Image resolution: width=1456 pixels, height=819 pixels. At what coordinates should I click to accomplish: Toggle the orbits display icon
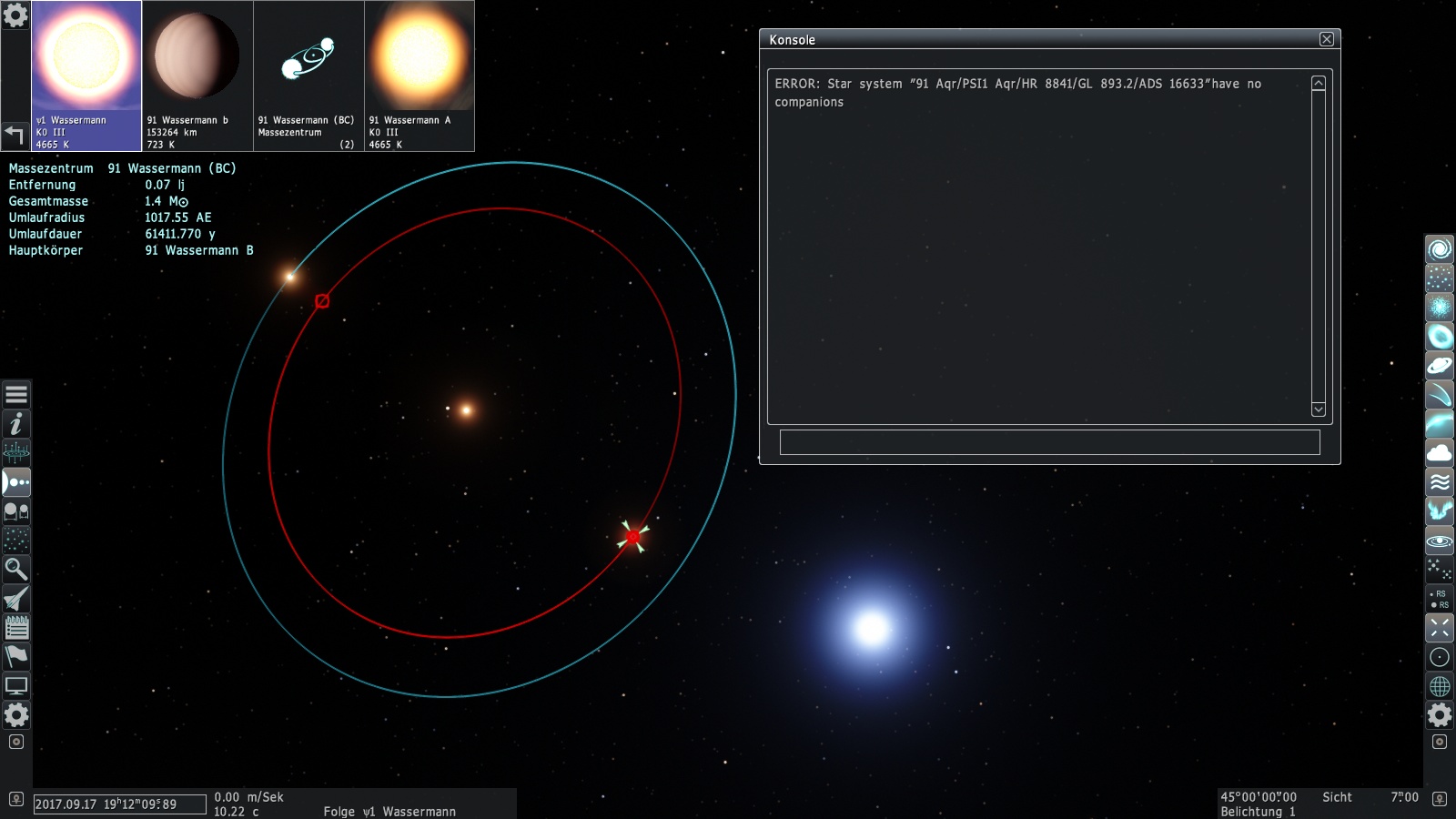(1440, 541)
